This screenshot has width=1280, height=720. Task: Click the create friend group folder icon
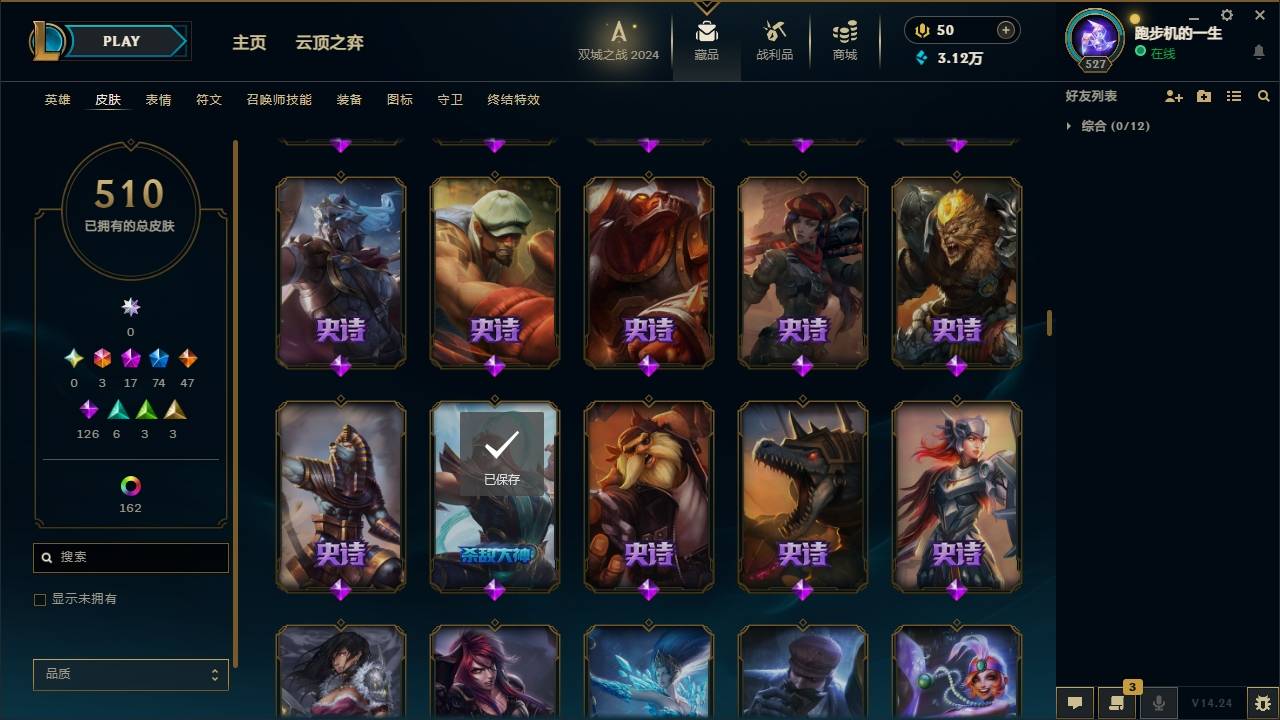[x=1204, y=96]
